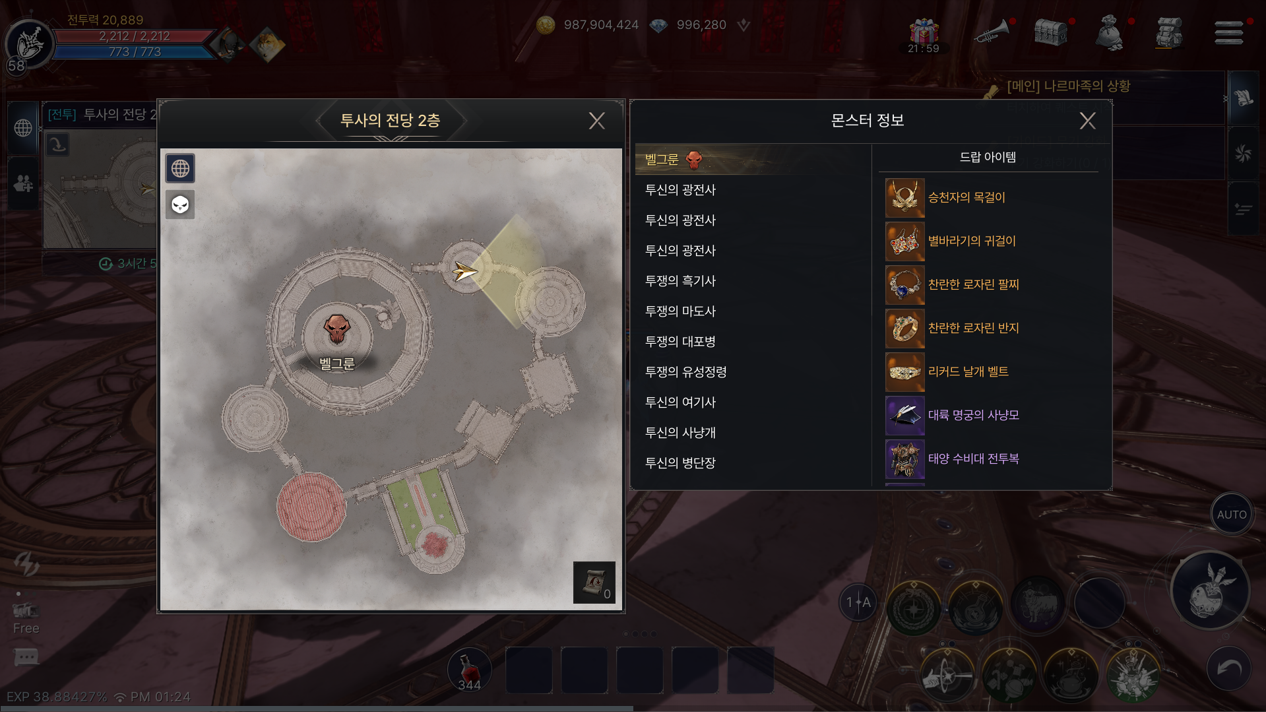The image size is (1266, 712).
Task: Close the 투사의 전당 2층 map window
Action: pos(597,121)
